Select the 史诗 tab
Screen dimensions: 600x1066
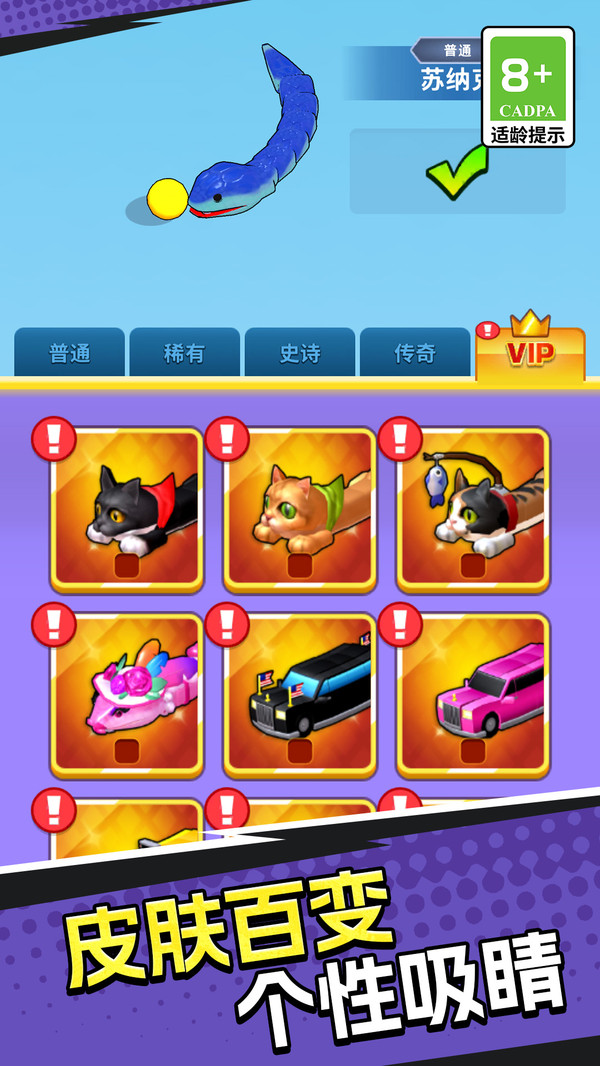point(299,353)
